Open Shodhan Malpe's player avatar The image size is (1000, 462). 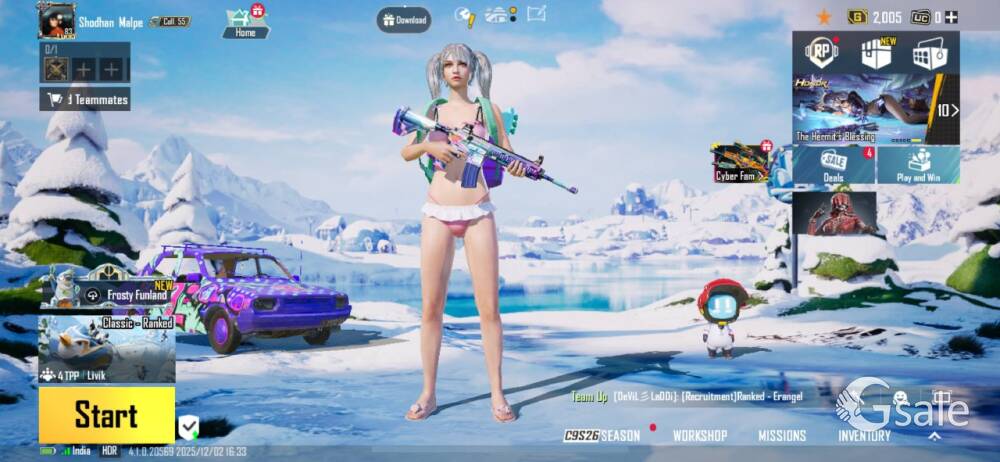[x=56, y=20]
